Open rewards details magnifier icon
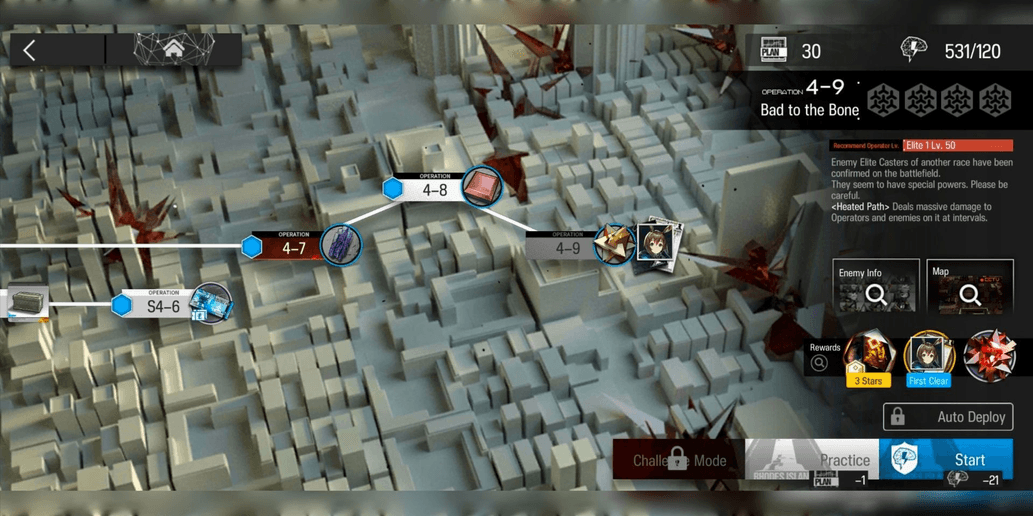 tap(820, 363)
